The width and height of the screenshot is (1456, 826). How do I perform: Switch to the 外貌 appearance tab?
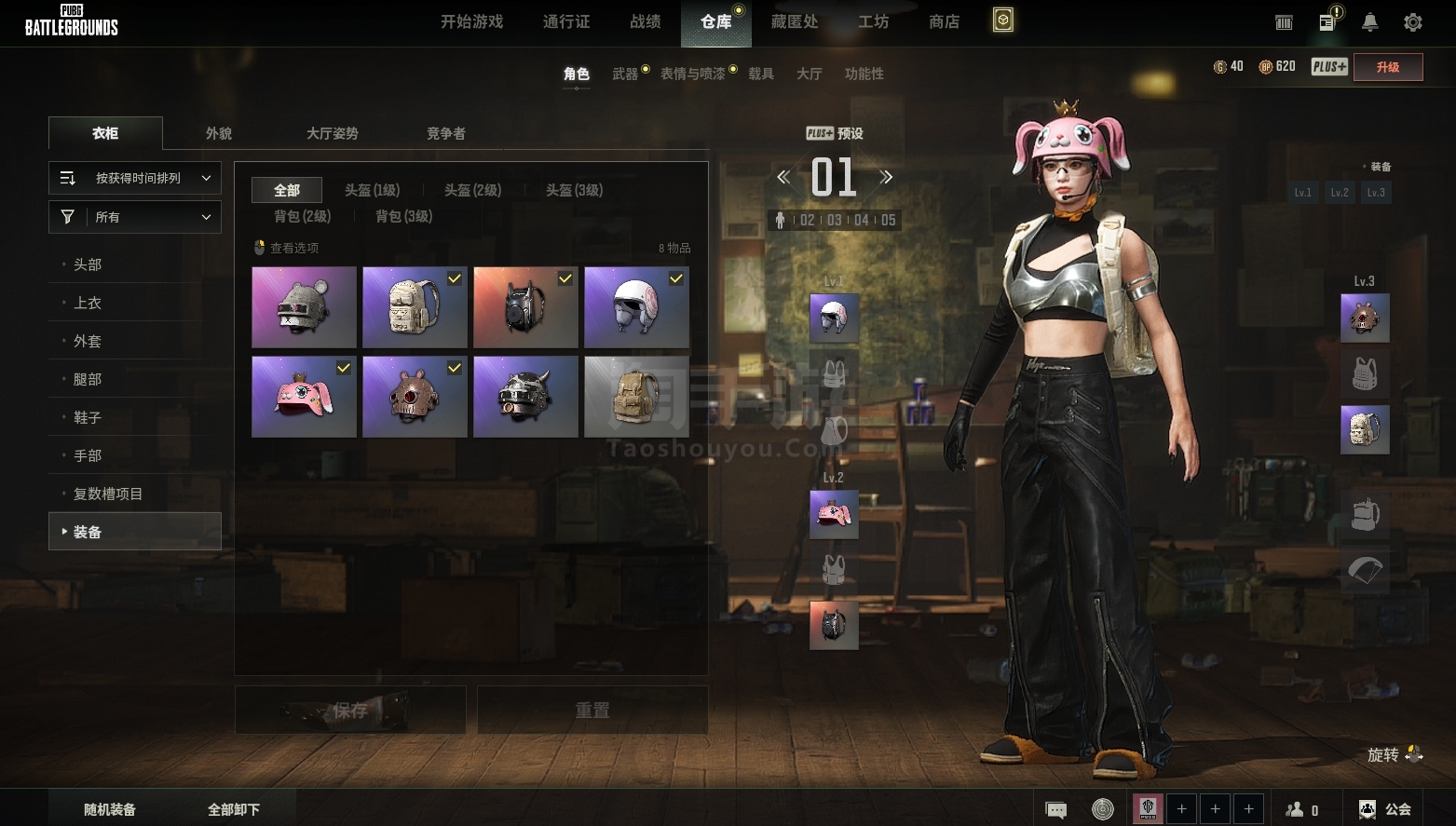tap(219, 133)
